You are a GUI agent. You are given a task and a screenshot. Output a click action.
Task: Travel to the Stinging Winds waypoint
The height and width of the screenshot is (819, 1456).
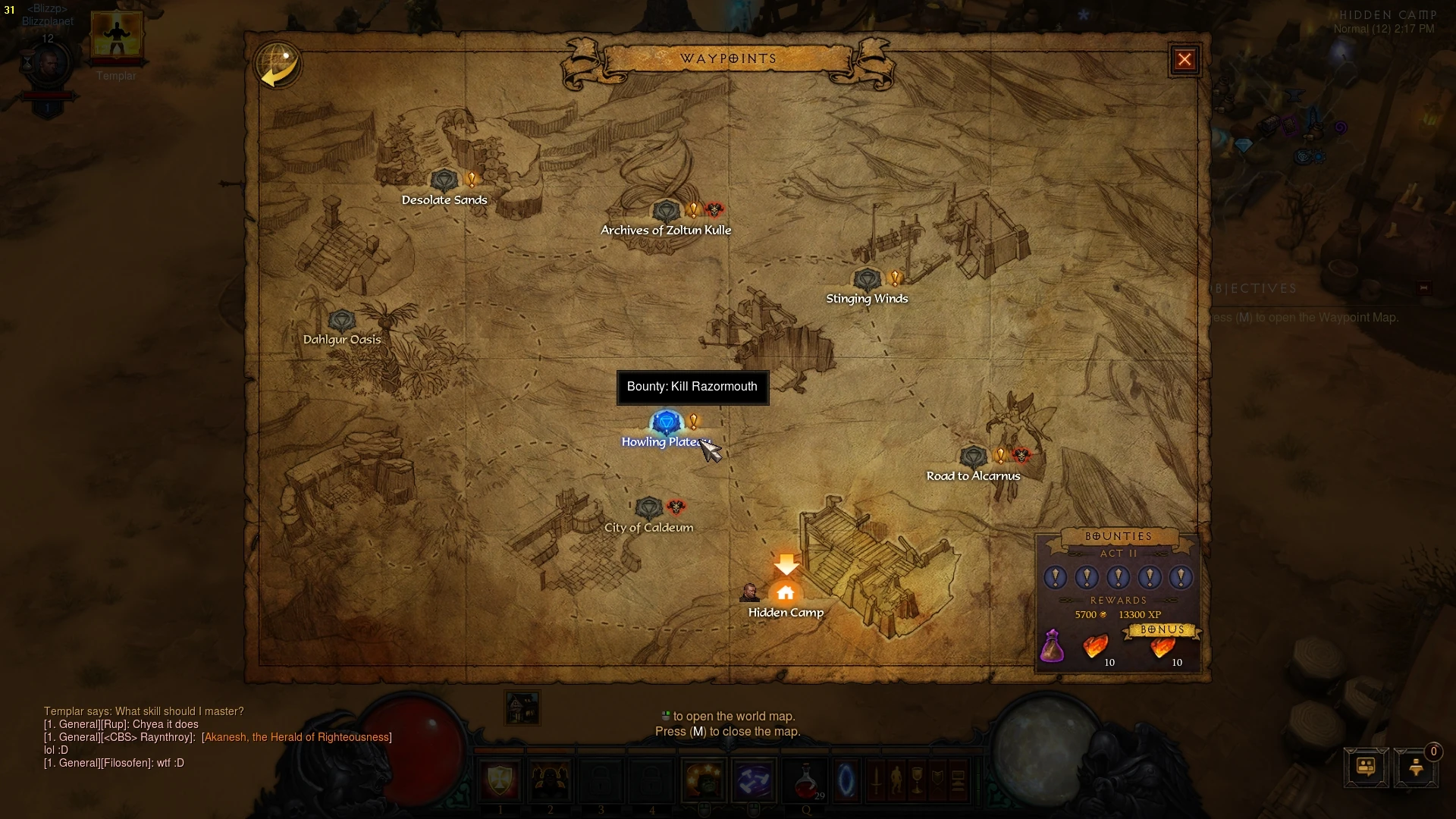[x=867, y=279]
